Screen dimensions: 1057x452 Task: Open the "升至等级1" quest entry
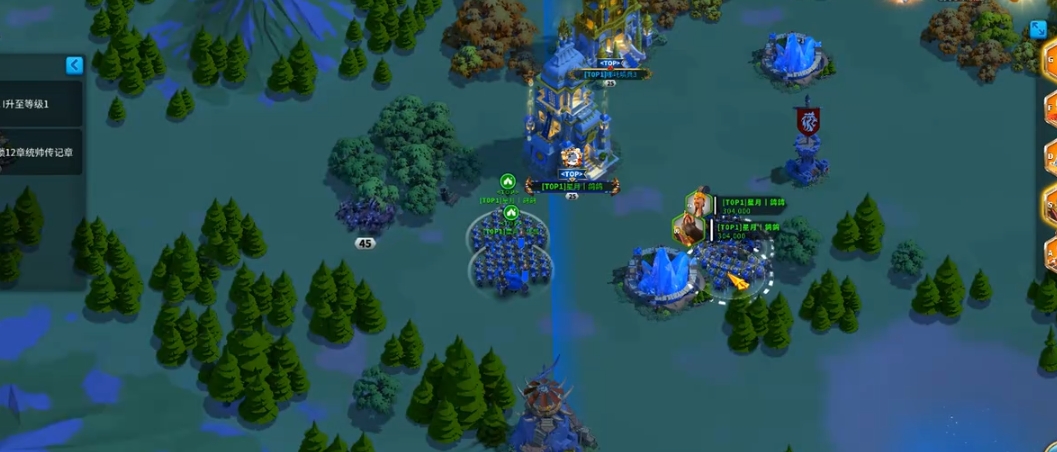click(40, 104)
